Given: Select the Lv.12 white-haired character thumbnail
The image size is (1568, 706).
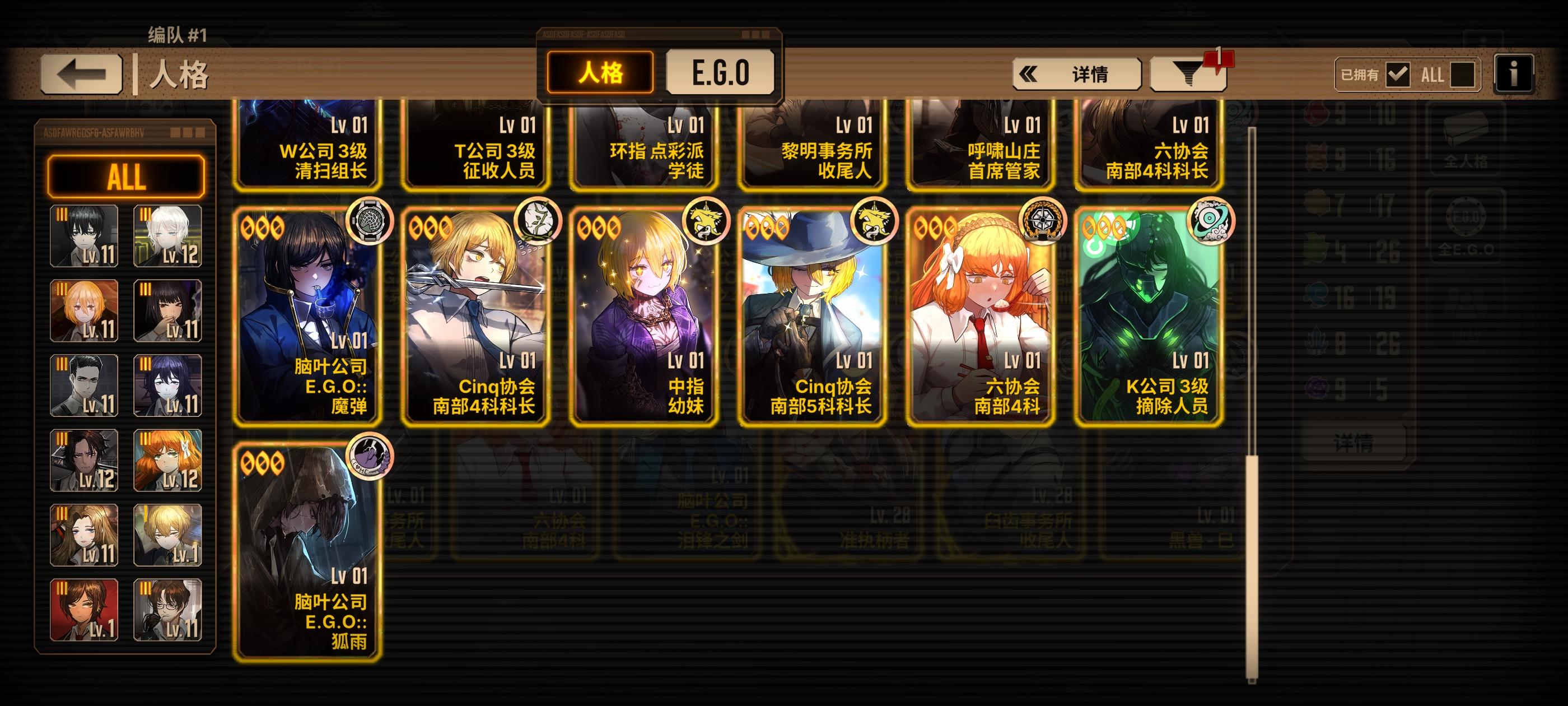Looking at the screenshot, I should click(167, 239).
